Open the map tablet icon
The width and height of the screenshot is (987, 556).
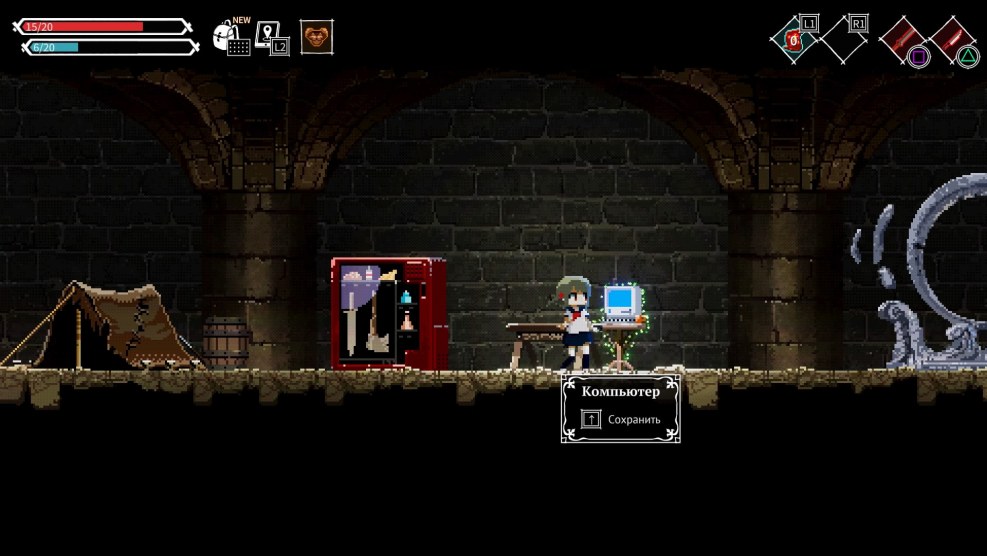tap(270, 37)
